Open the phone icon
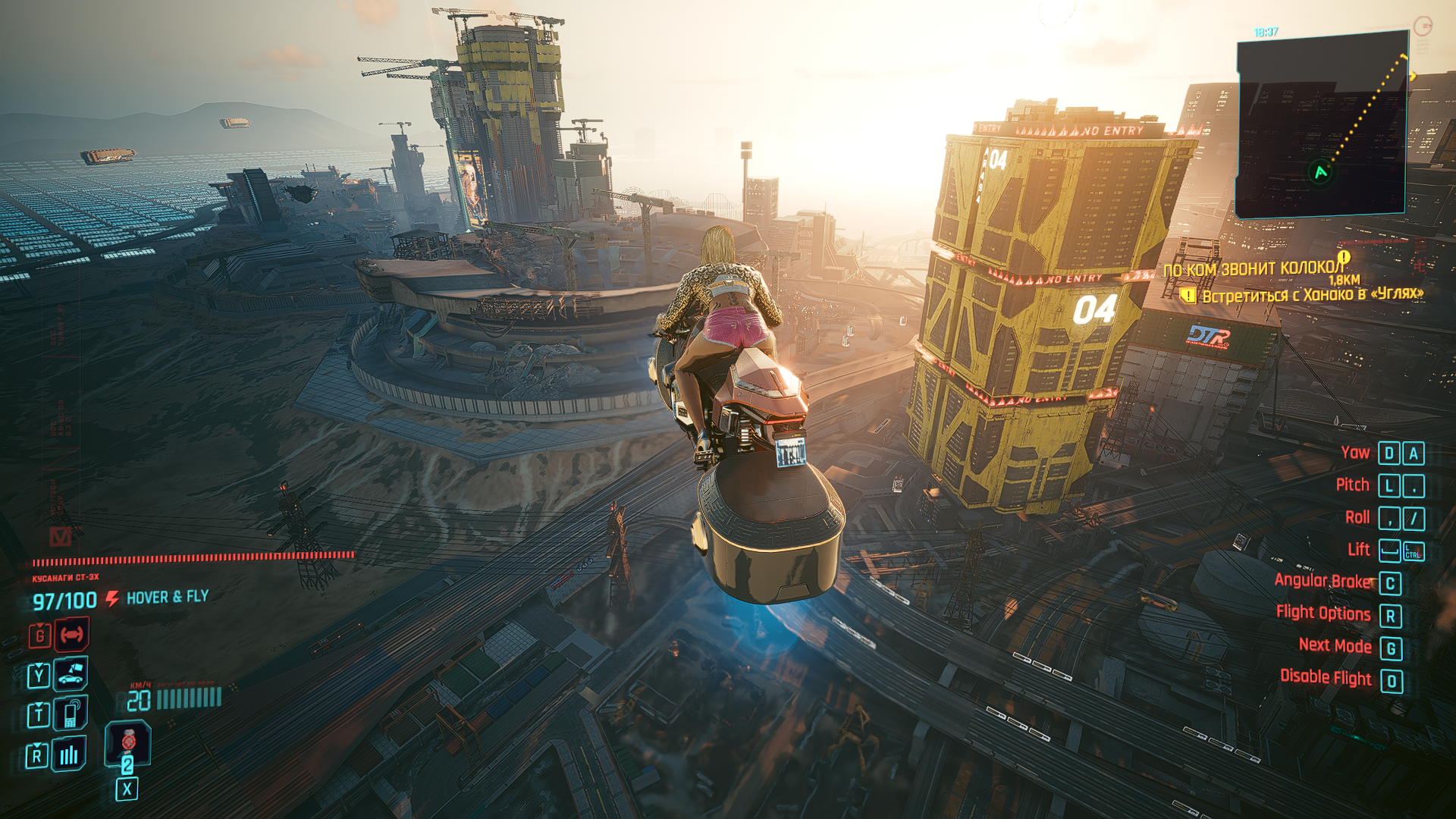The height and width of the screenshot is (819, 1456). click(71, 714)
